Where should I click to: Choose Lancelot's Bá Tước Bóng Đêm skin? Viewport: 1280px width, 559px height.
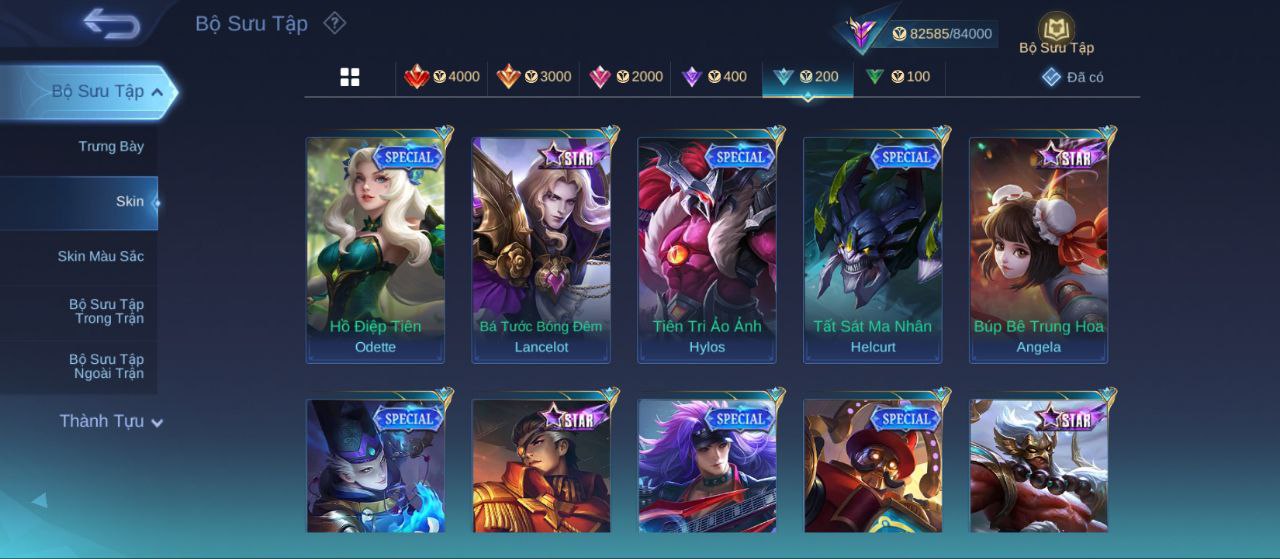(541, 249)
